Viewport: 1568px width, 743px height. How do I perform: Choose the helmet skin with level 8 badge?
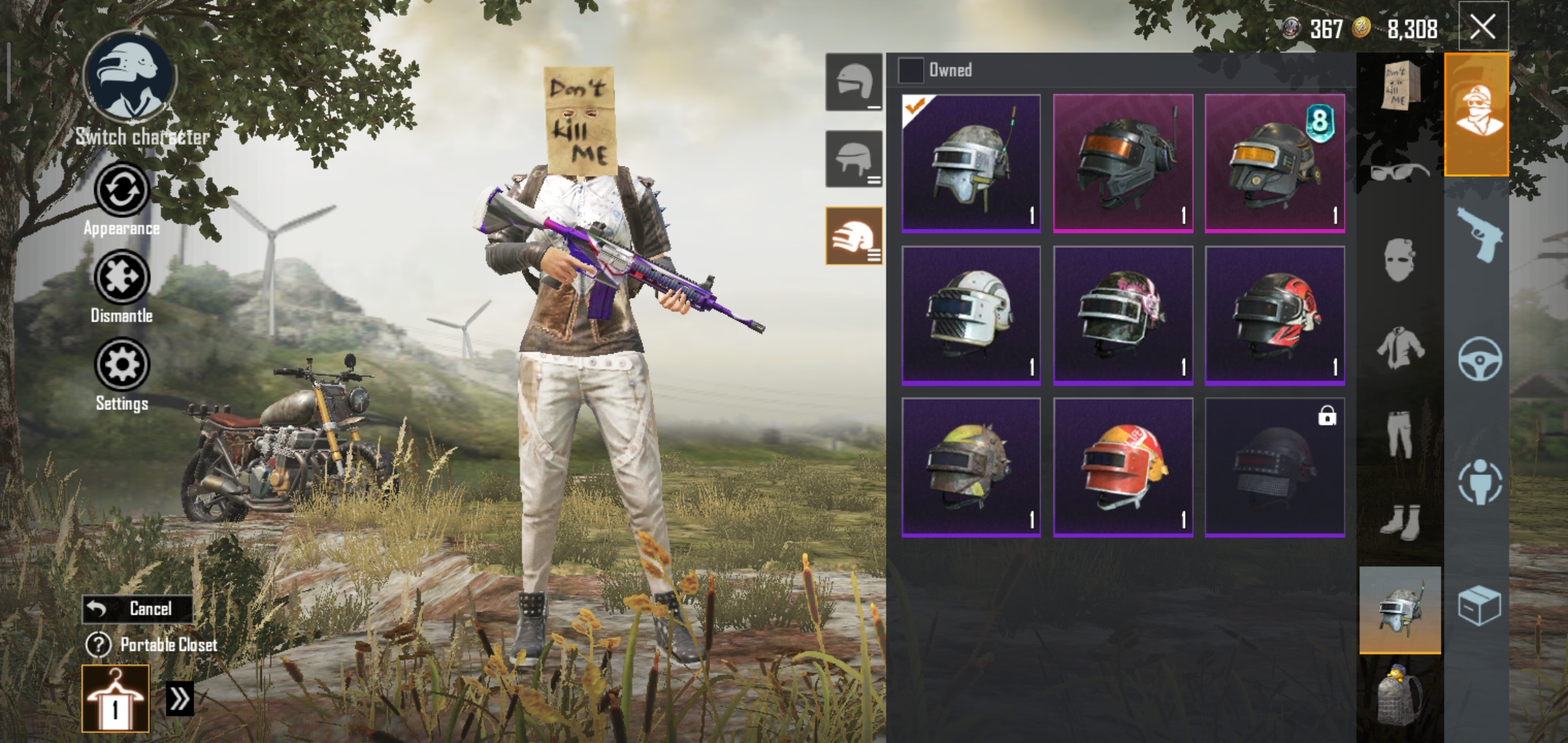coord(1274,164)
